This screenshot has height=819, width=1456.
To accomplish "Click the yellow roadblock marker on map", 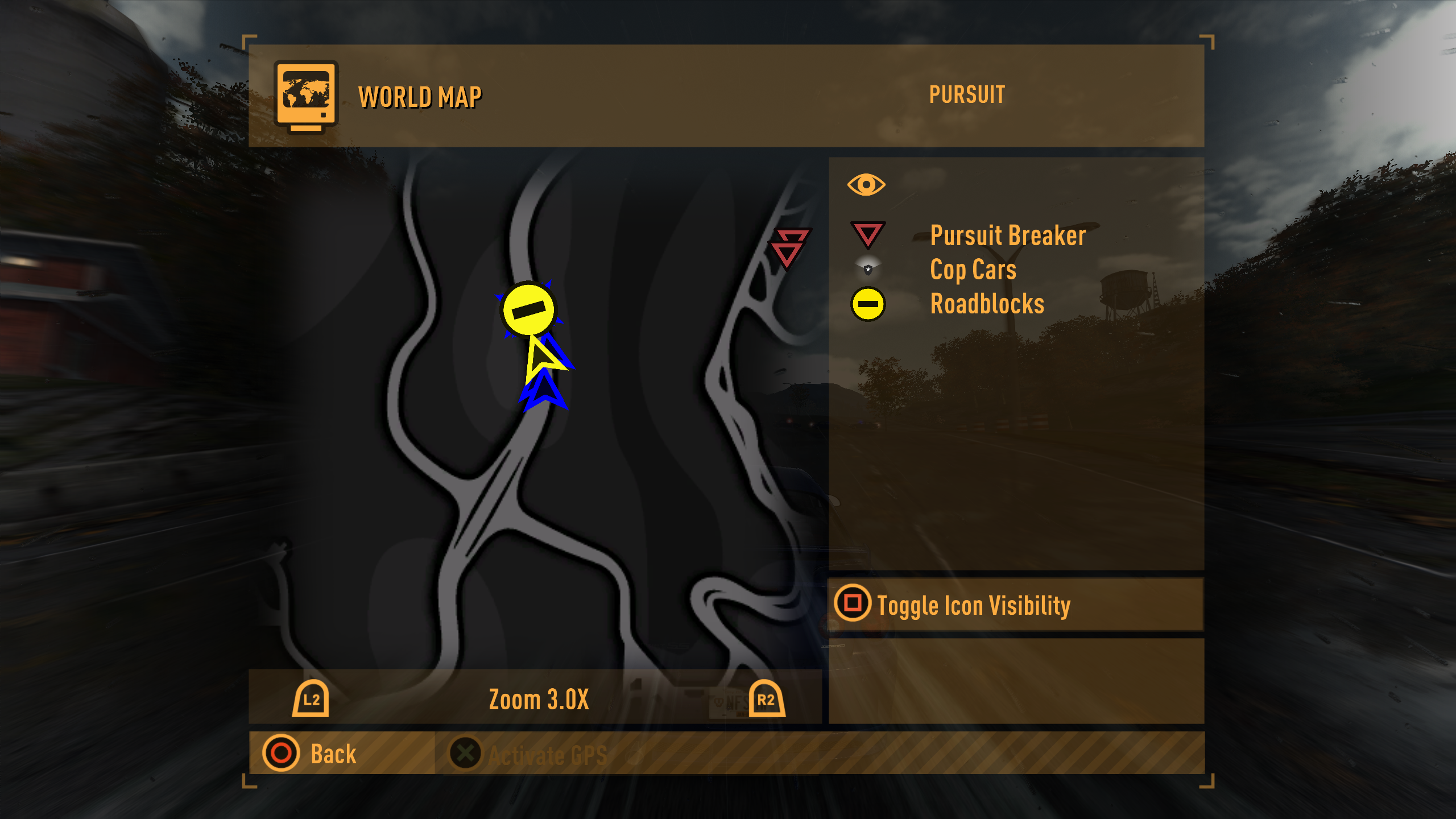I will pyautogui.click(x=528, y=309).
